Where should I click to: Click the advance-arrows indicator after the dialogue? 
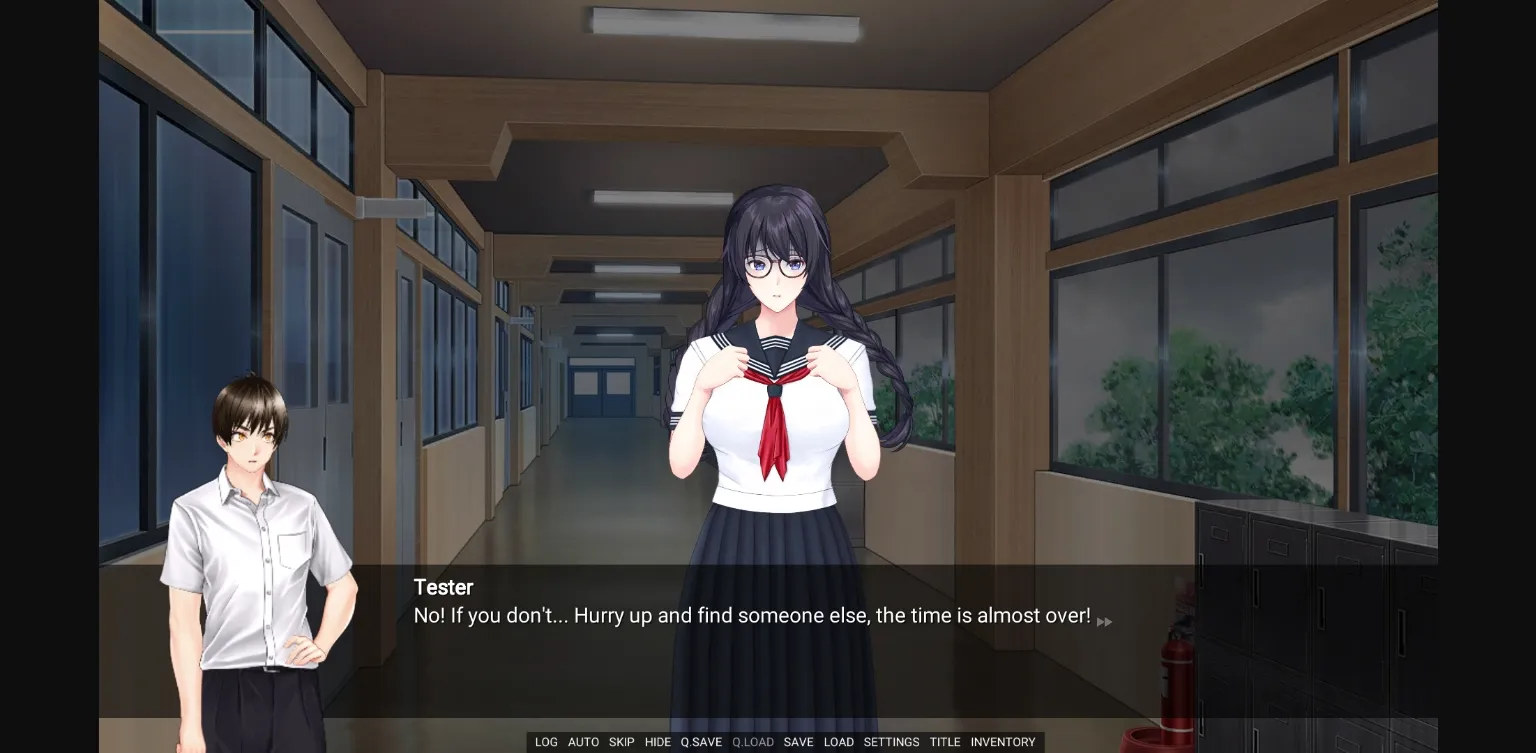coord(1104,621)
